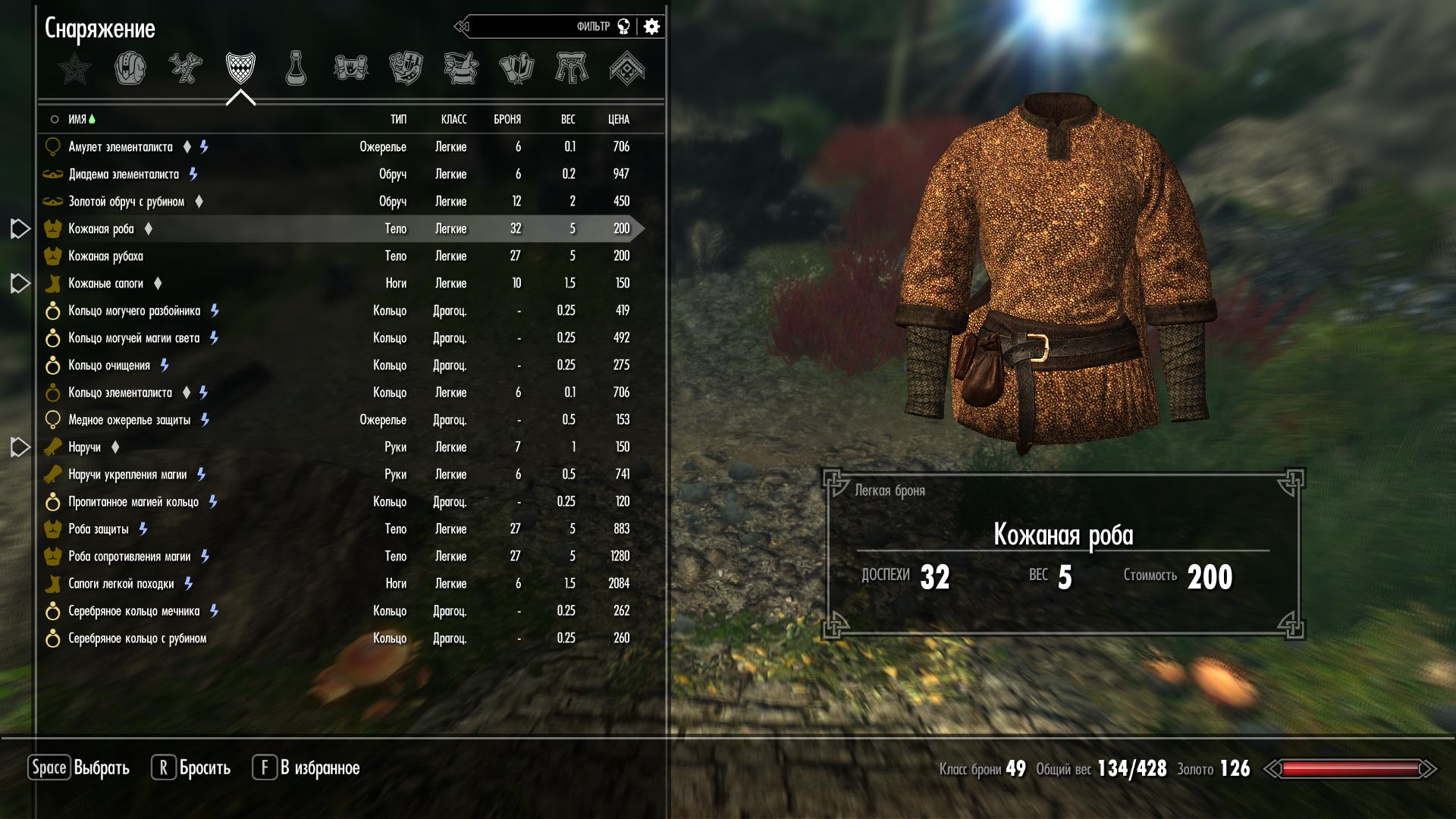Pick the Кожаные сапоги entry
The image size is (1456, 819).
tap(105, 284)
